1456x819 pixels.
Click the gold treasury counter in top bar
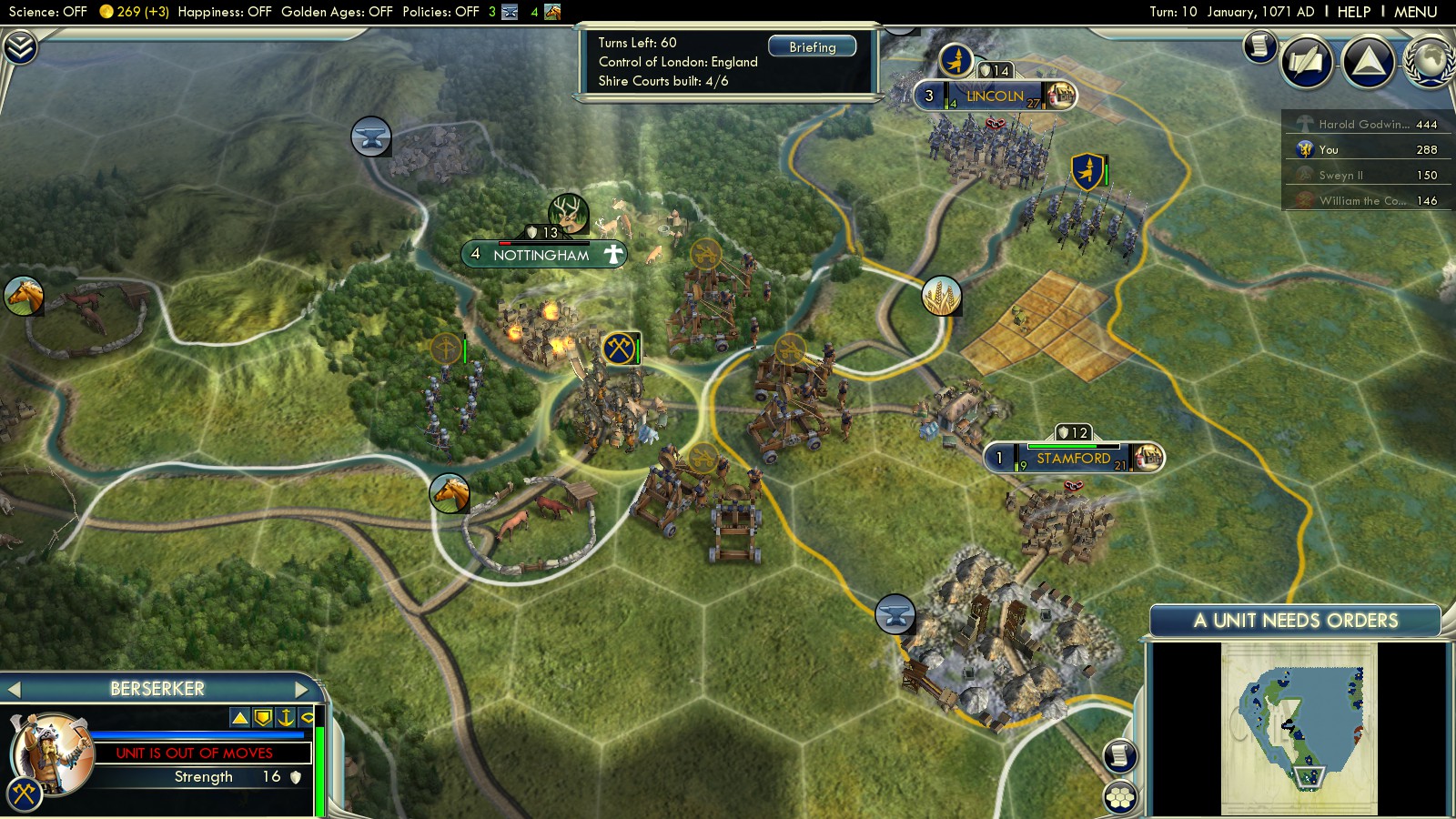[134, 12]
